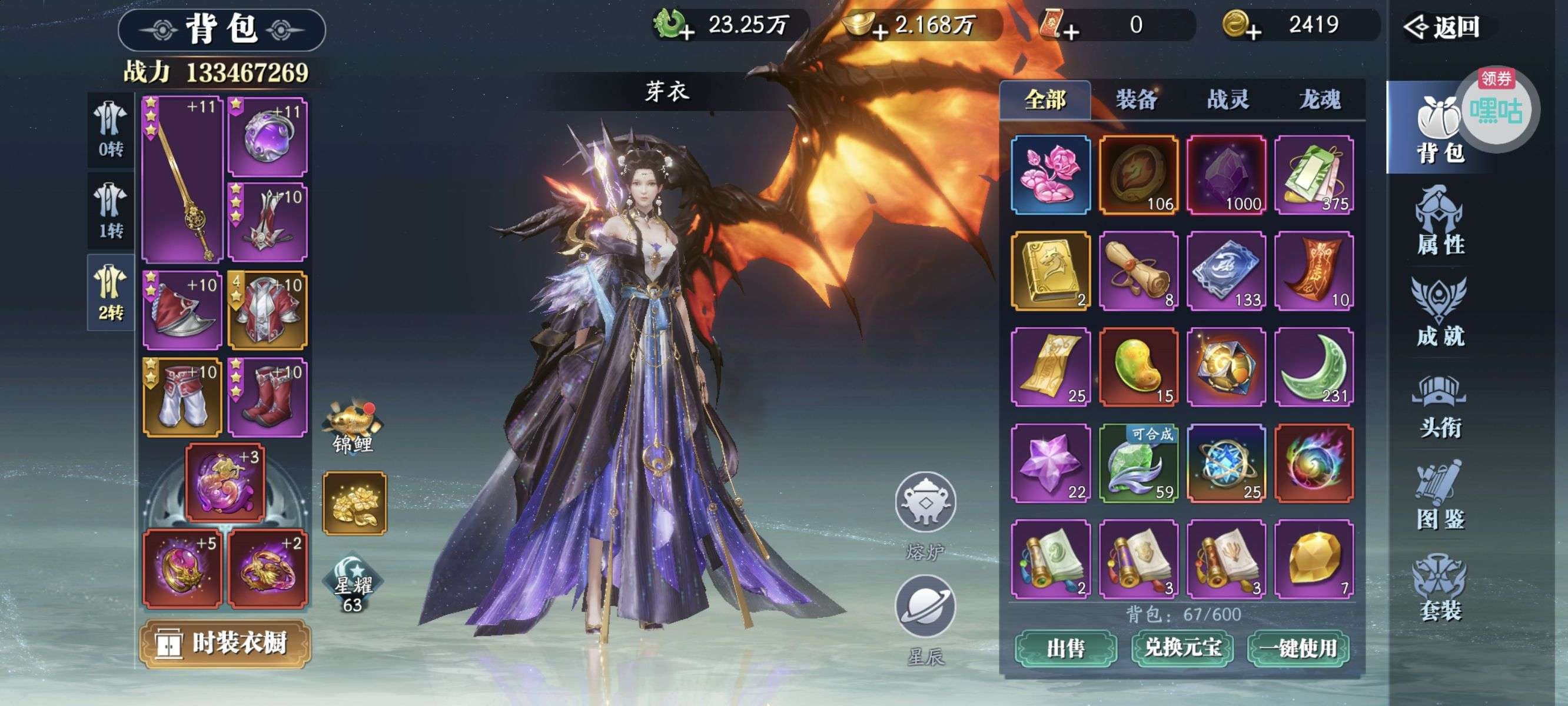Open the 时装衣橱 wardrobe

pyautogui.click(x=225, y=643)
